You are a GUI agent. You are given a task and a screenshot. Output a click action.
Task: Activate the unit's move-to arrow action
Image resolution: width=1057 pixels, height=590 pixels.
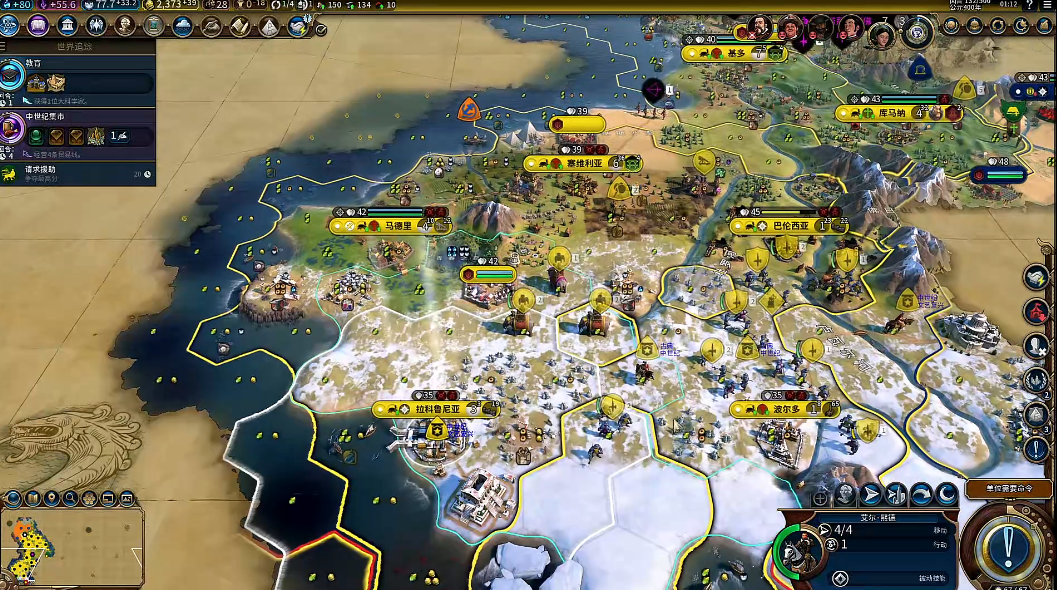(x=871, y=494)
